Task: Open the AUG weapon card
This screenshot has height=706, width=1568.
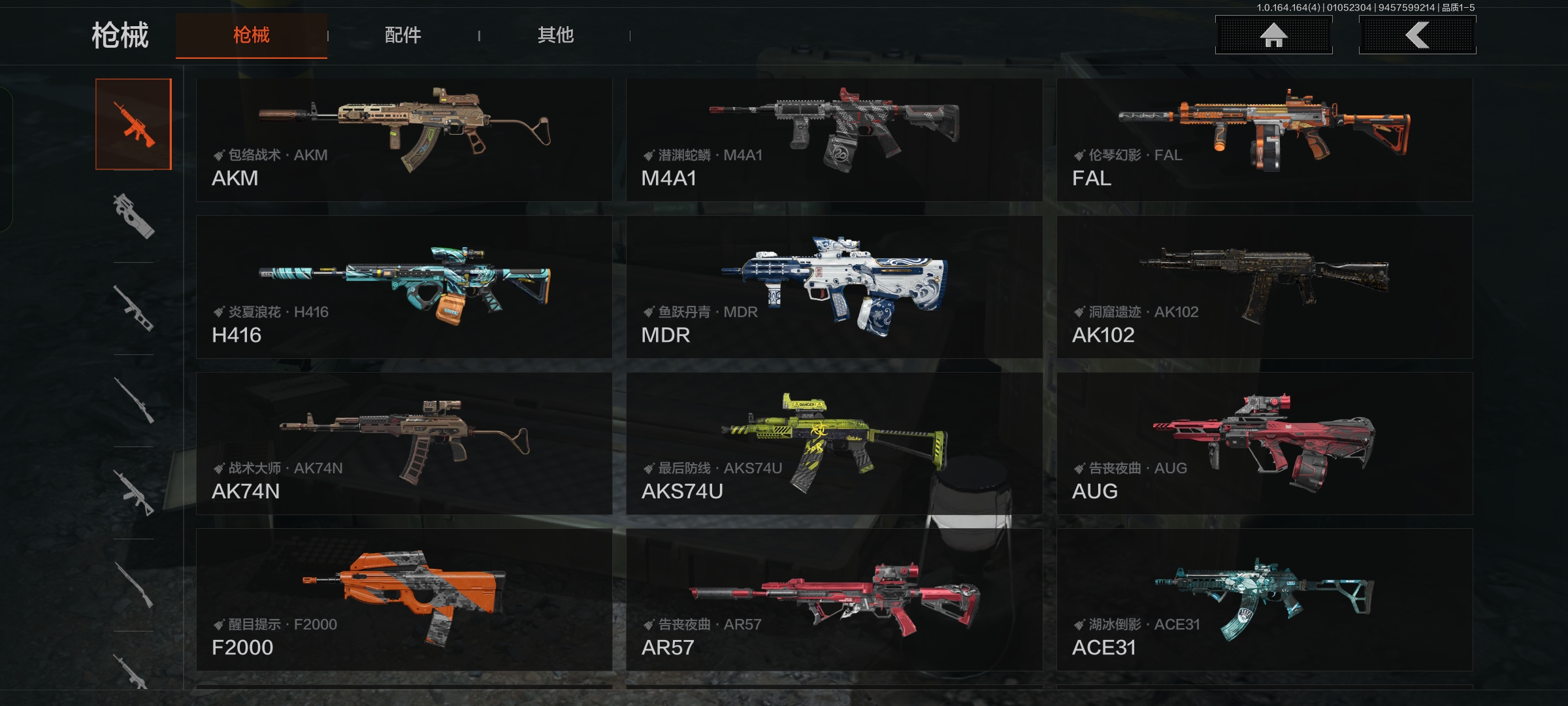Action: pyautogui.click(x=1264, y=443)
